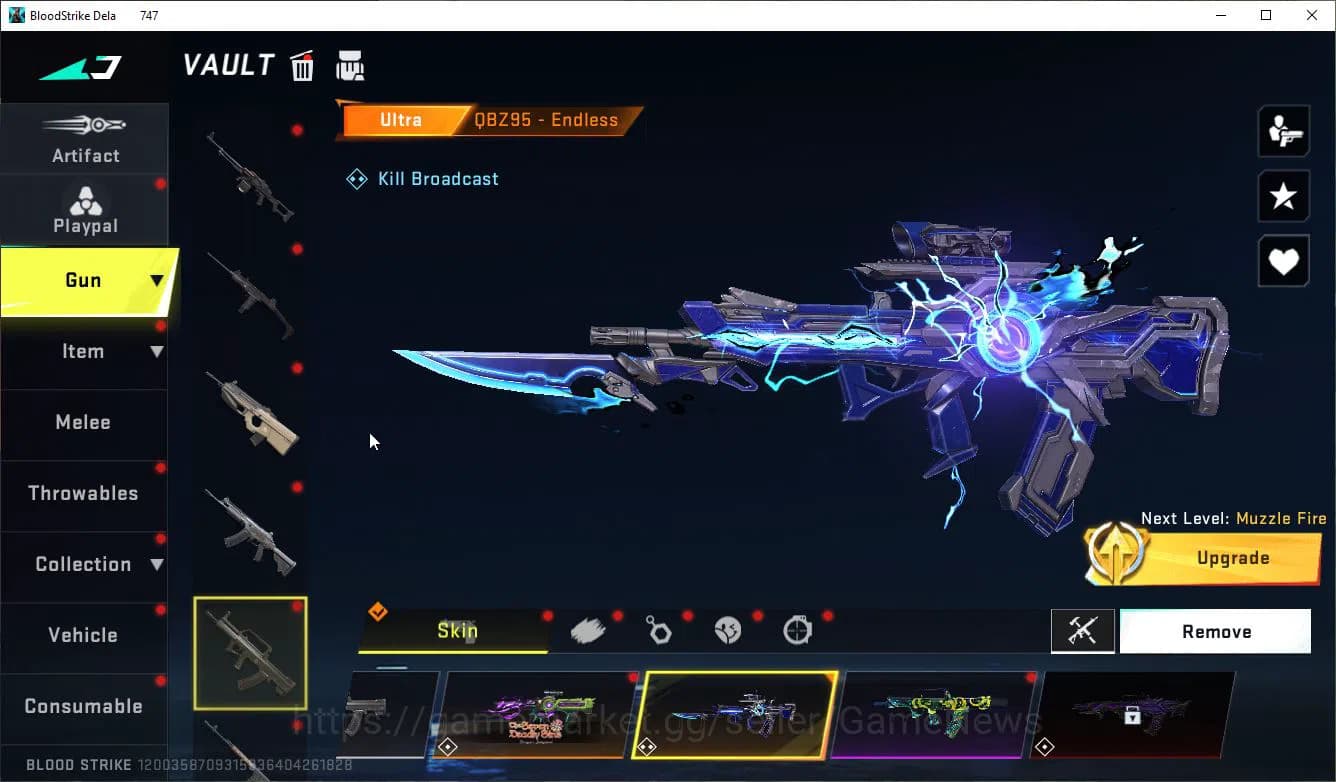Open the backpack cleanup icon in the header
Image resolution: width=1336 pixels, height=782 pixels.
350,64
